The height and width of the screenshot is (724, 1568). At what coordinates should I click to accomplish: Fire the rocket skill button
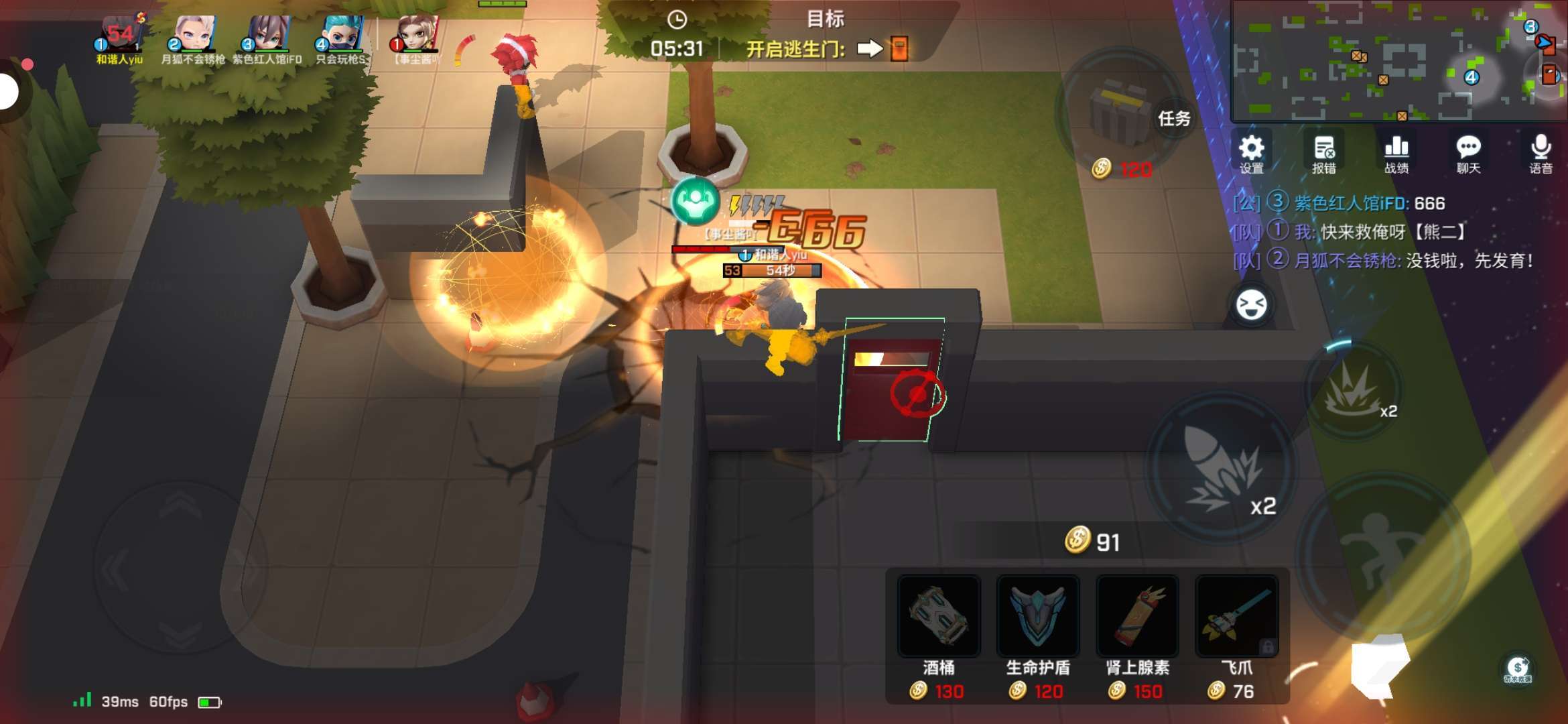coord(1221,467)
